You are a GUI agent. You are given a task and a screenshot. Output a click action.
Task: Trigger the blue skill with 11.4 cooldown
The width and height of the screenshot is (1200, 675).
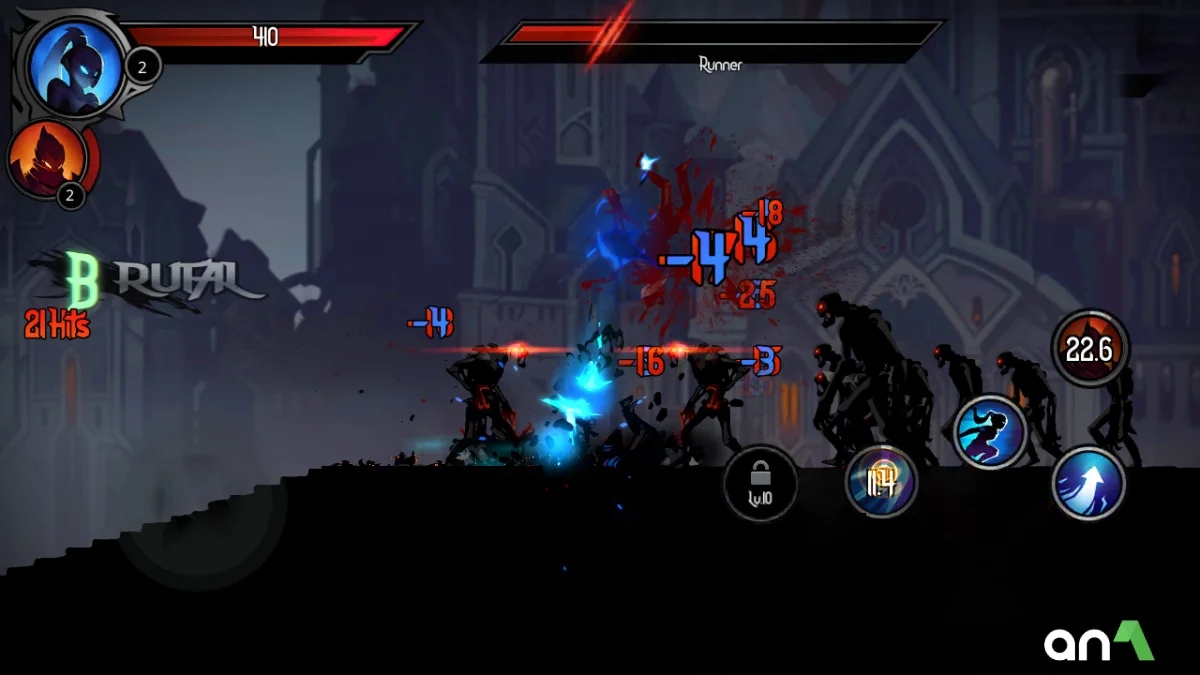(881, 482)
